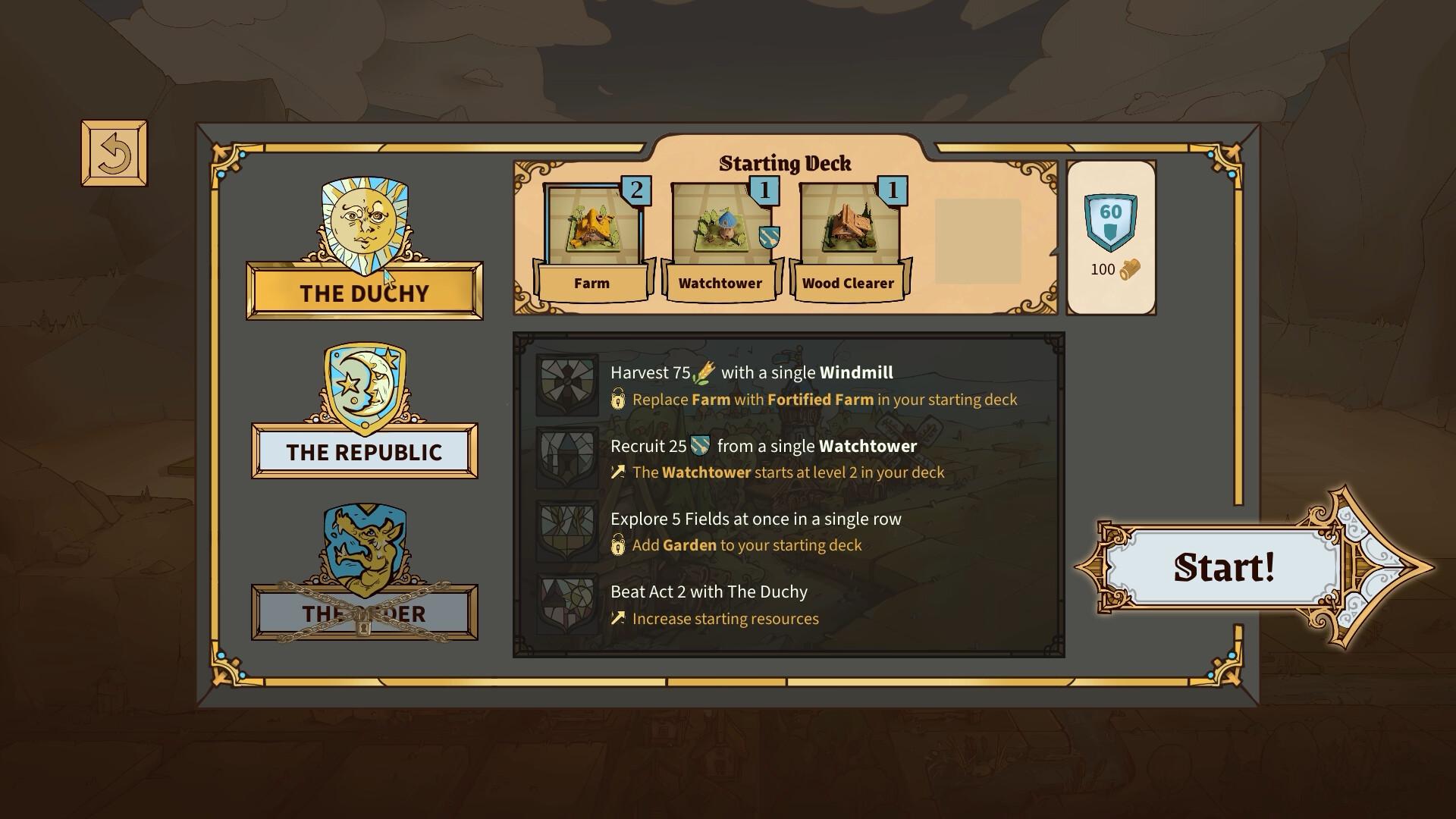
Task: Click the back arrow icon top-left
Action: pyautogui.click(x=115, y=153)
